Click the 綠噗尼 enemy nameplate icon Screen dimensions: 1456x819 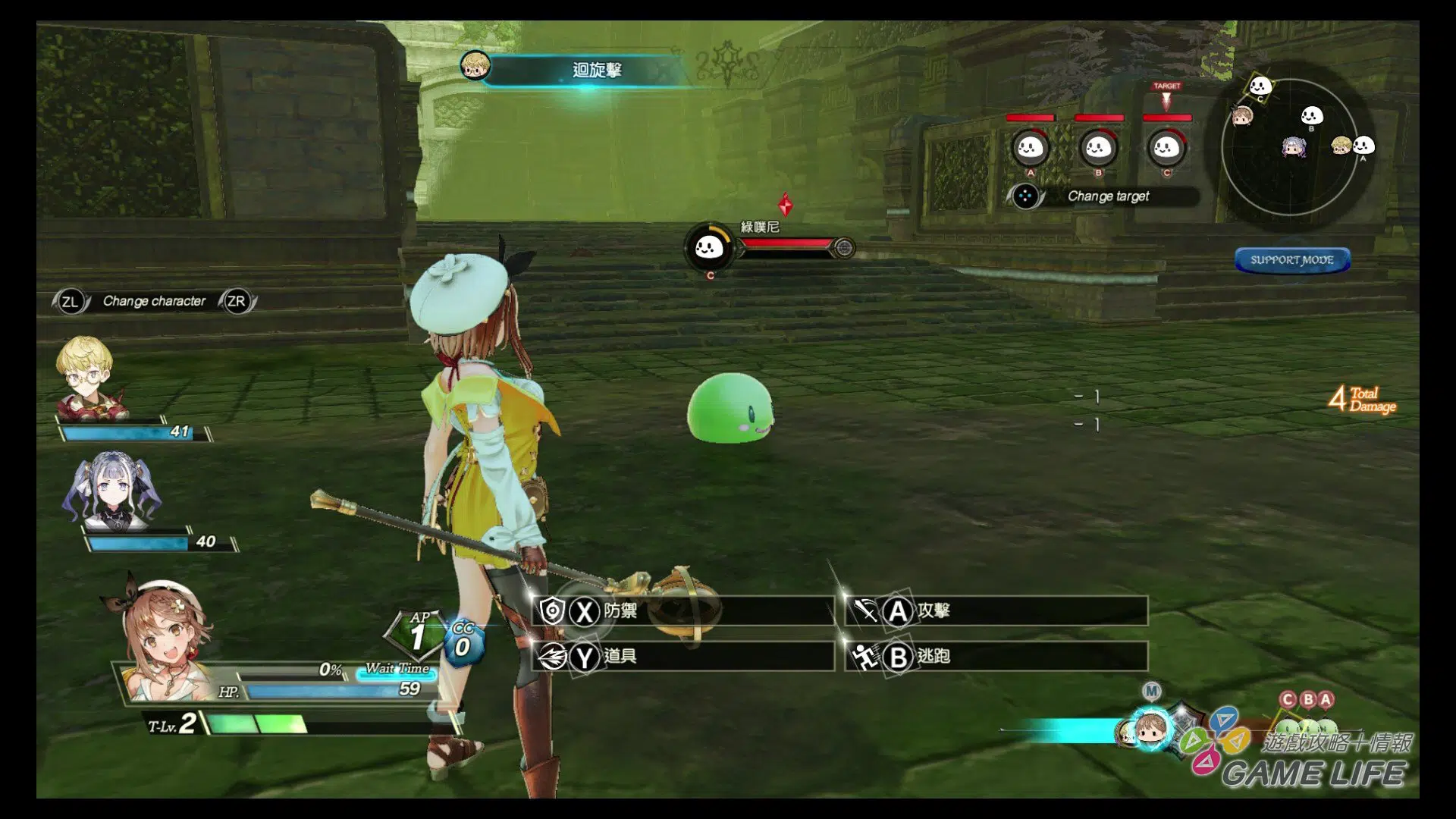click(x=709, y=246)
